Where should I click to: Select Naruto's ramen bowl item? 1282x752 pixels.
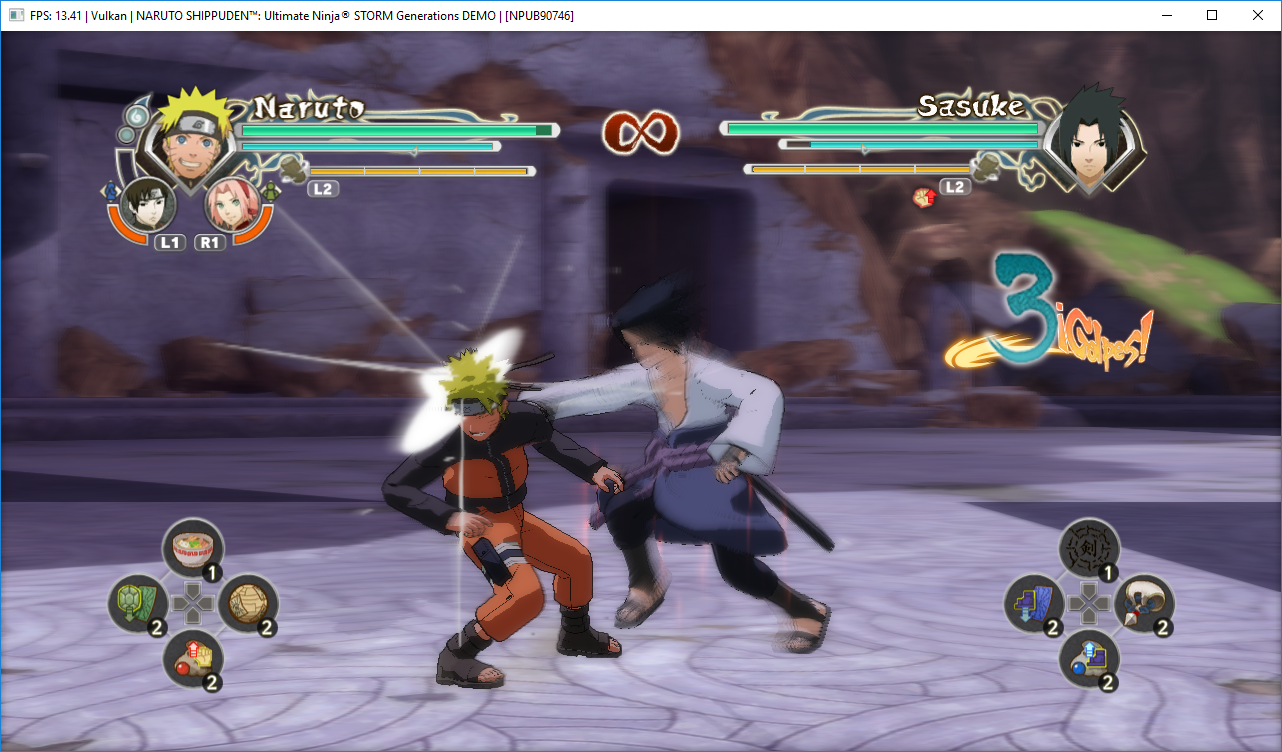pyautogui.click(x=192, y=548)
